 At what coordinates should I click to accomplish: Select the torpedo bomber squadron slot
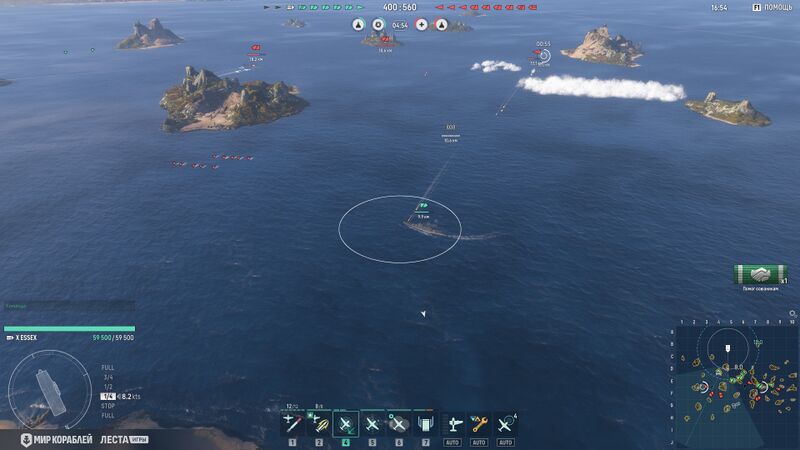319,424
